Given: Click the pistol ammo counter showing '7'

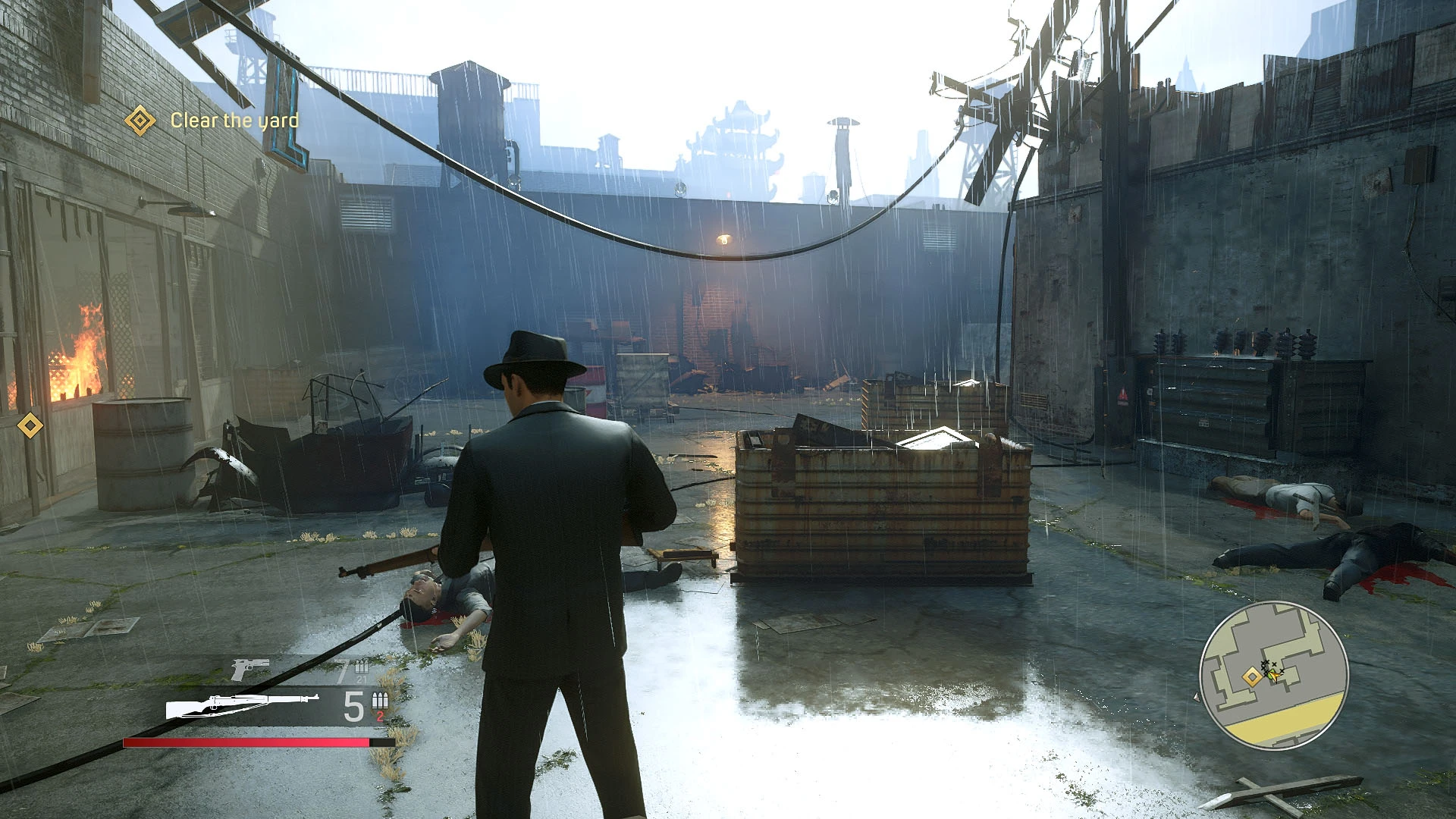Looking at the screenshot, I should [341, 670].
